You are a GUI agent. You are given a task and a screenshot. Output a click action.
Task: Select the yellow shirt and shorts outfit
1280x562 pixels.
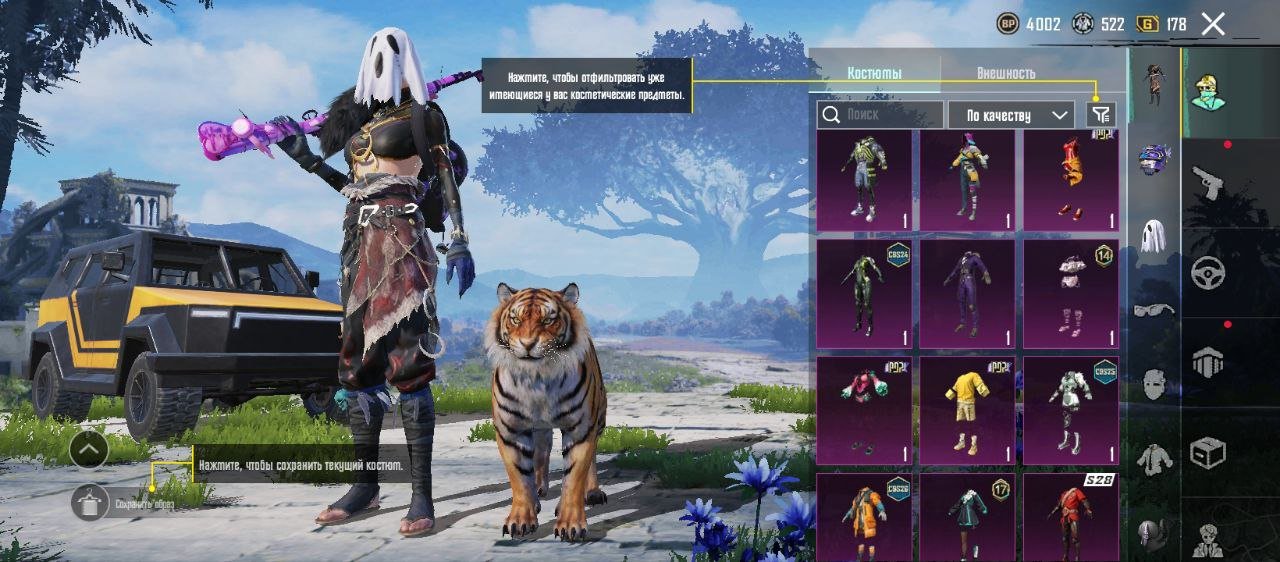(966, 410)
